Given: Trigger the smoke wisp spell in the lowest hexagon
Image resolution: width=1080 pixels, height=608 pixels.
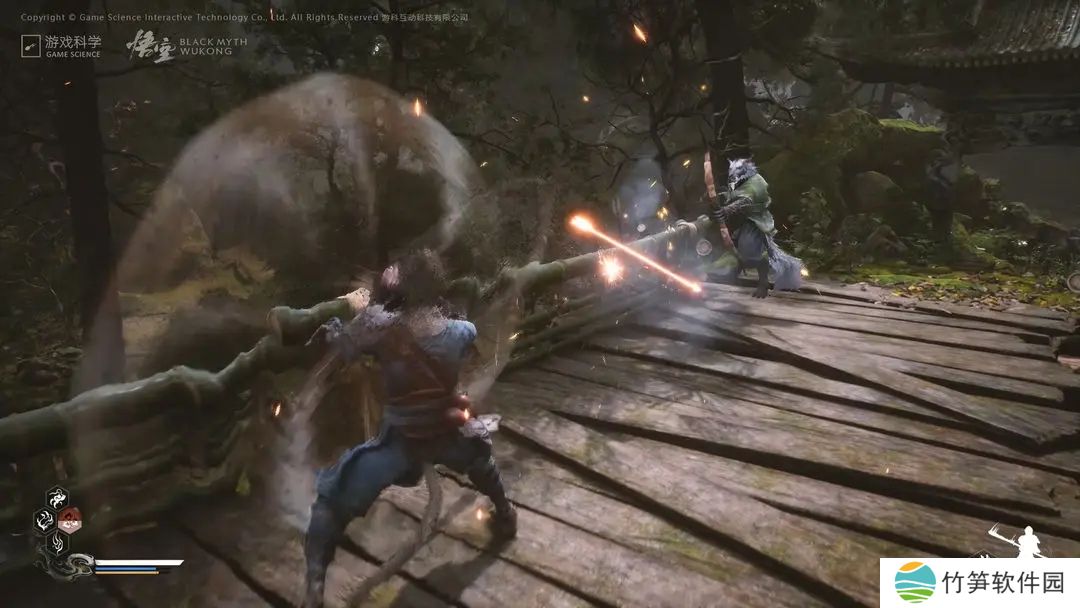Looking at the screenshot, I should click(56, 542).
